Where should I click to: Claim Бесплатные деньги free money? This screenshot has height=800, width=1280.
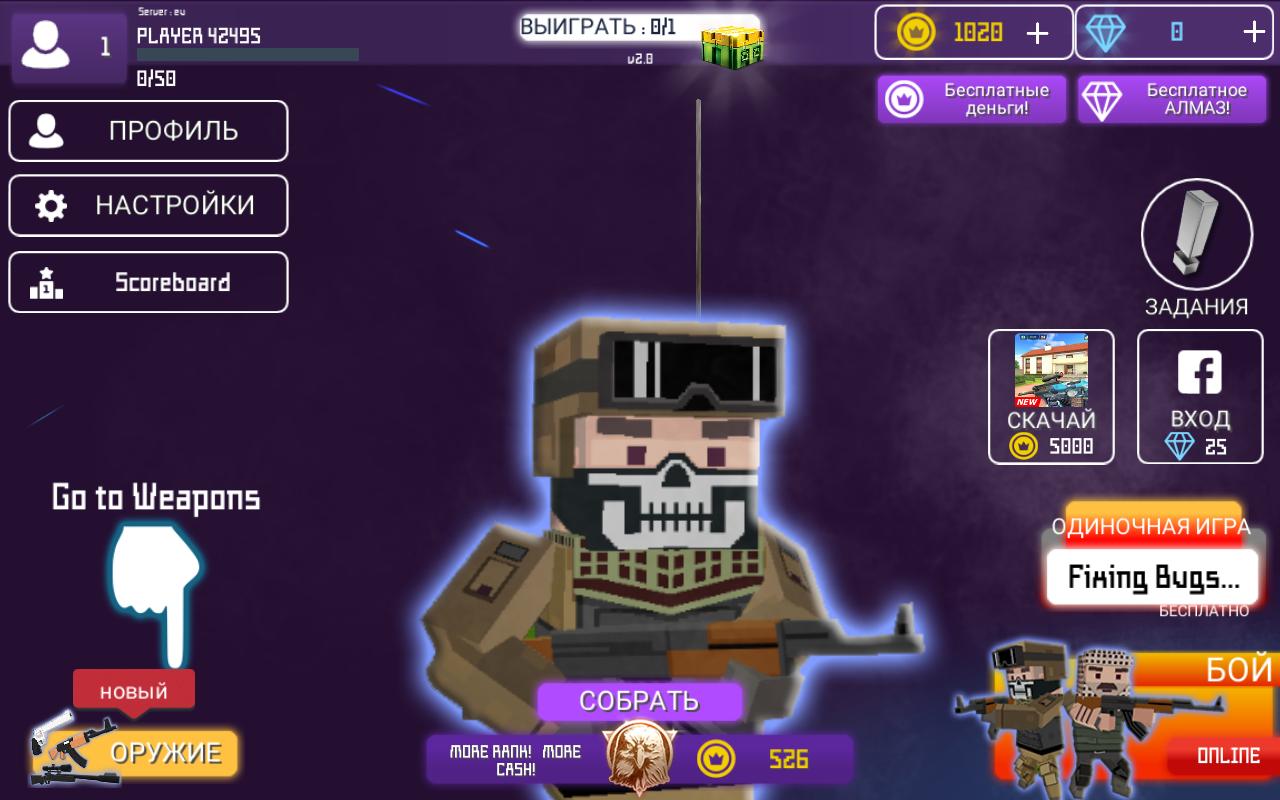(972, 100)
